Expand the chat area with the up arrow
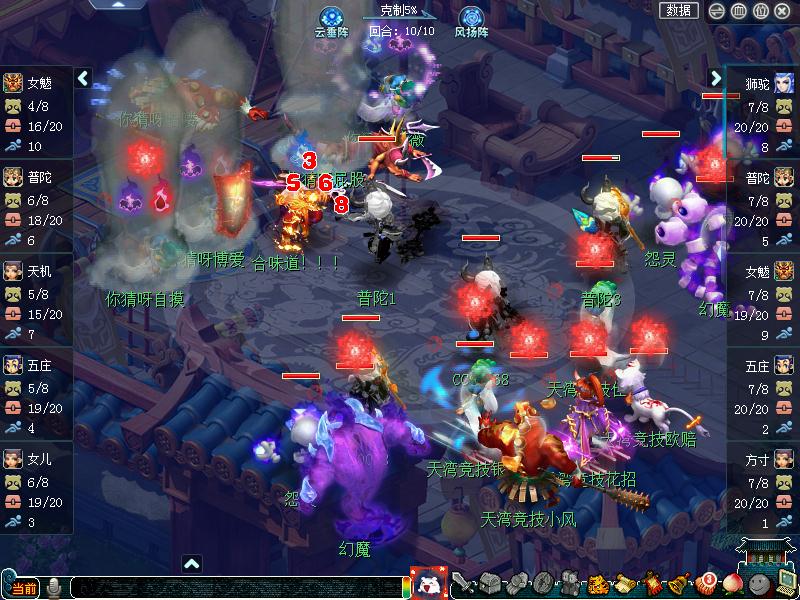Viewport: 800px width, 600px height. pyautogui.click(x=192, y=563)
